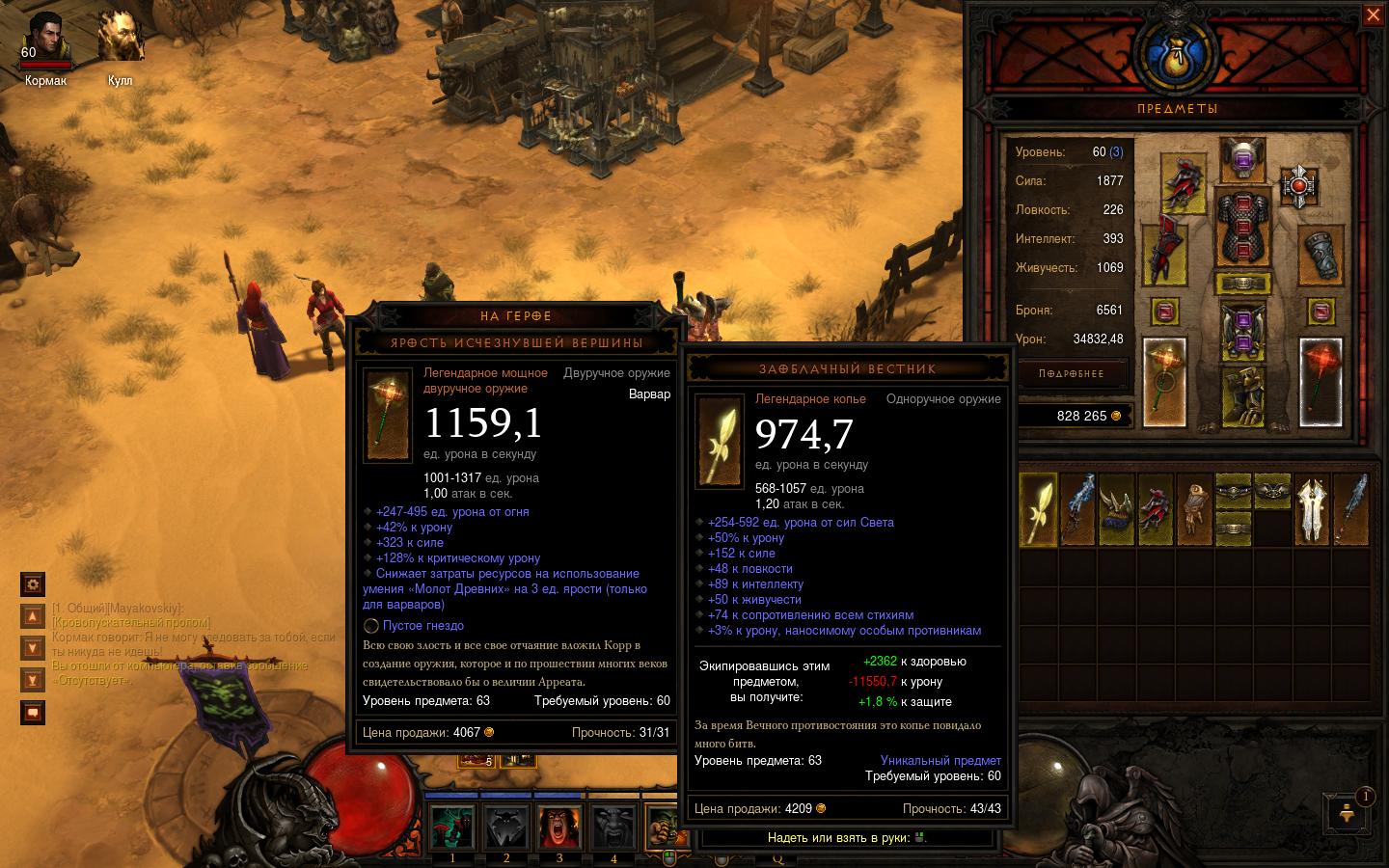
Task: Select the white winged shield in the backpack
Action: point(1312,507)
